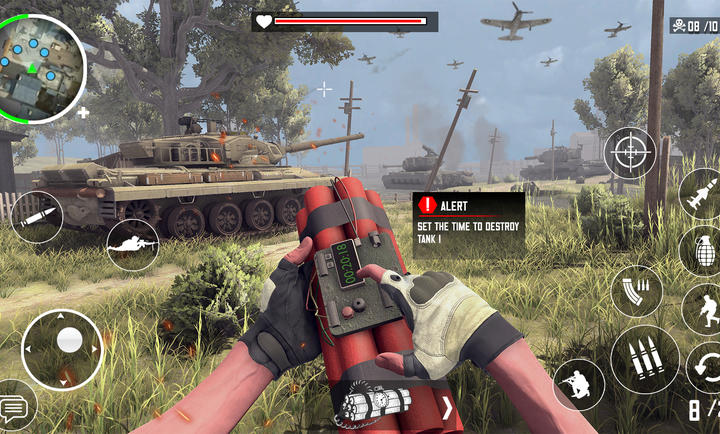Tap the magazine ammo icon
The image size is (720, 434).
pyautogui.click(x=637, y=292)
